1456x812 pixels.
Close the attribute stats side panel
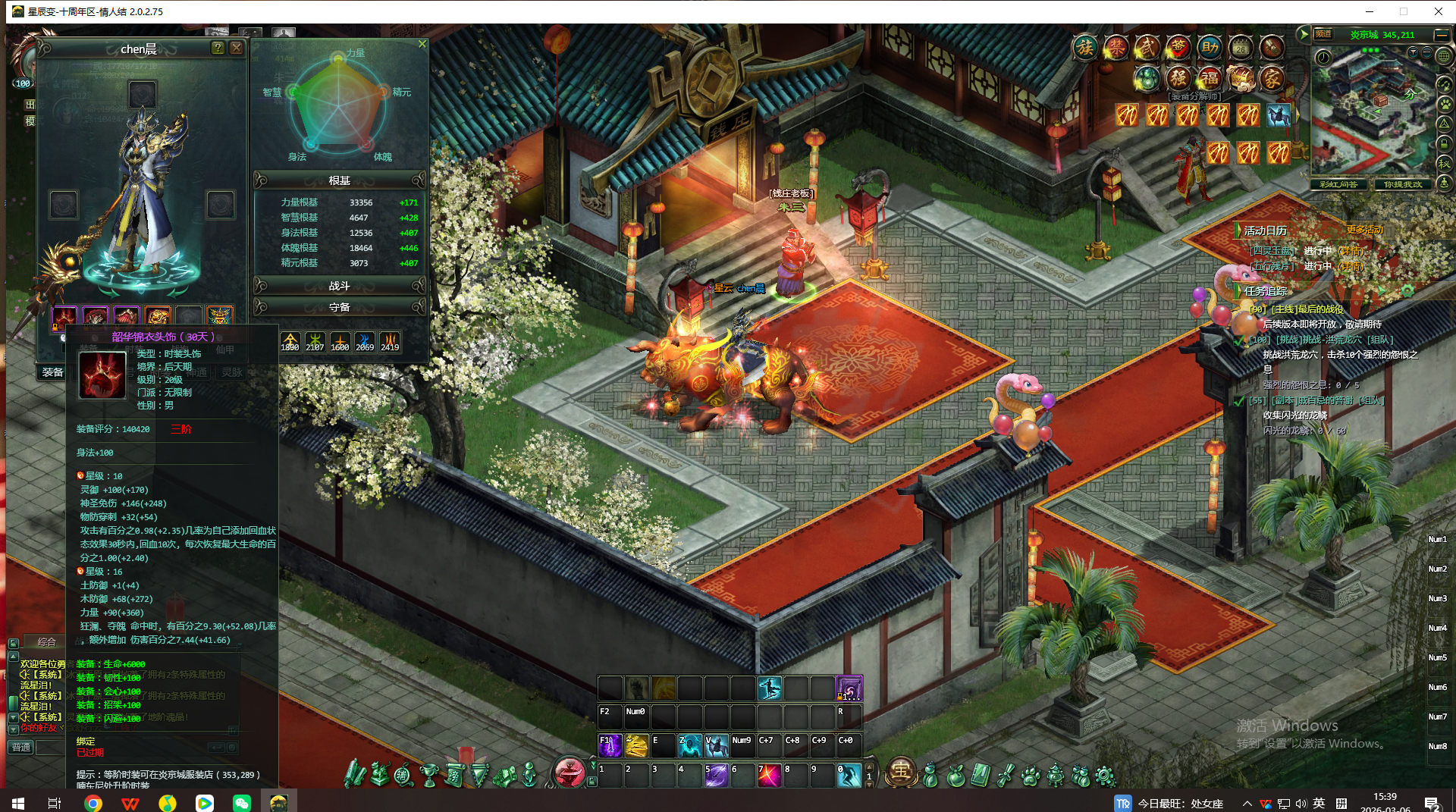(422, 44)
